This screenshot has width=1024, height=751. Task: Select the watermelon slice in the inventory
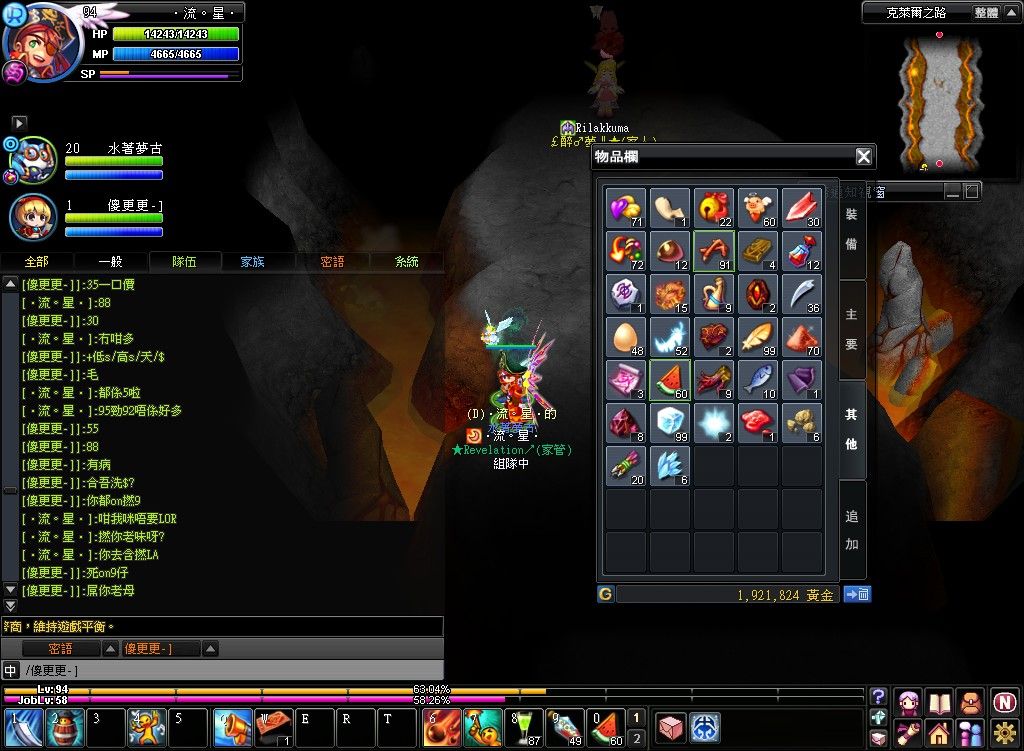pos(670,380)
